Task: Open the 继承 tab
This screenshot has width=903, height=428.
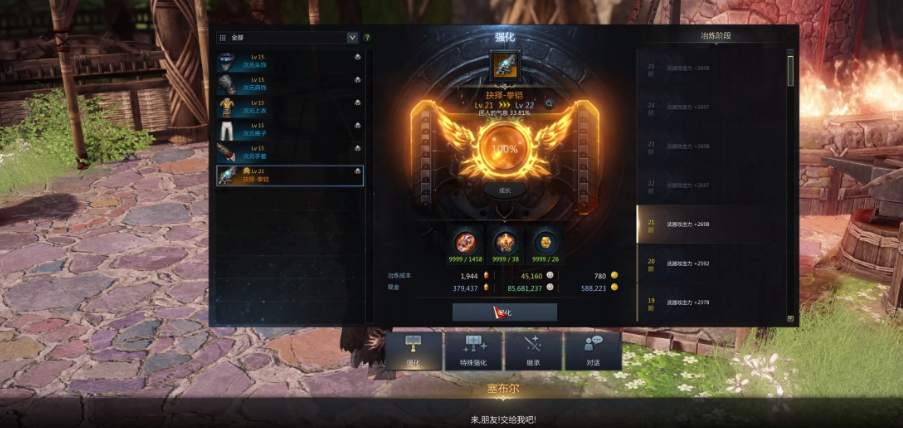Action: point(533,351)
